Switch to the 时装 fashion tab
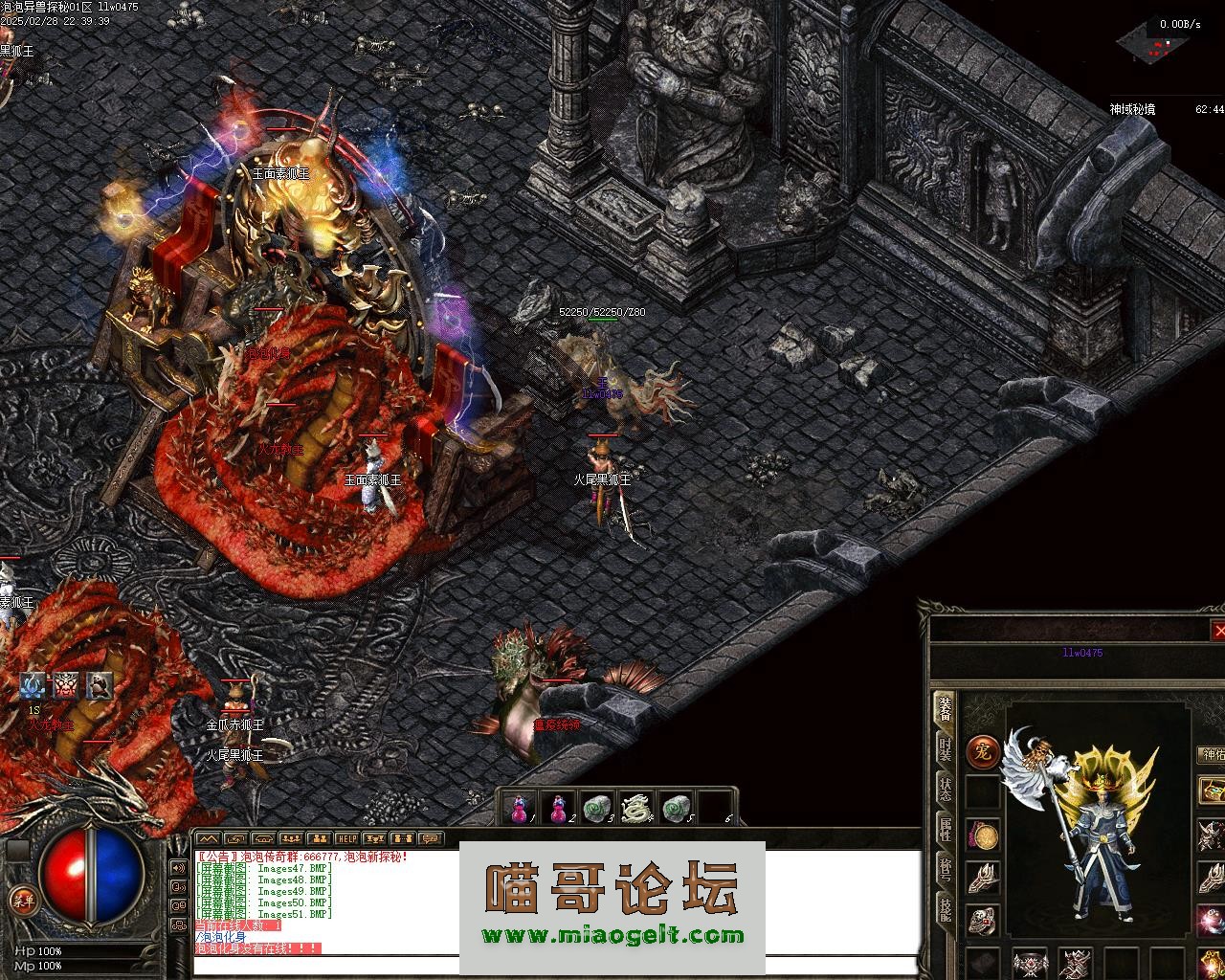 (945, 748)
